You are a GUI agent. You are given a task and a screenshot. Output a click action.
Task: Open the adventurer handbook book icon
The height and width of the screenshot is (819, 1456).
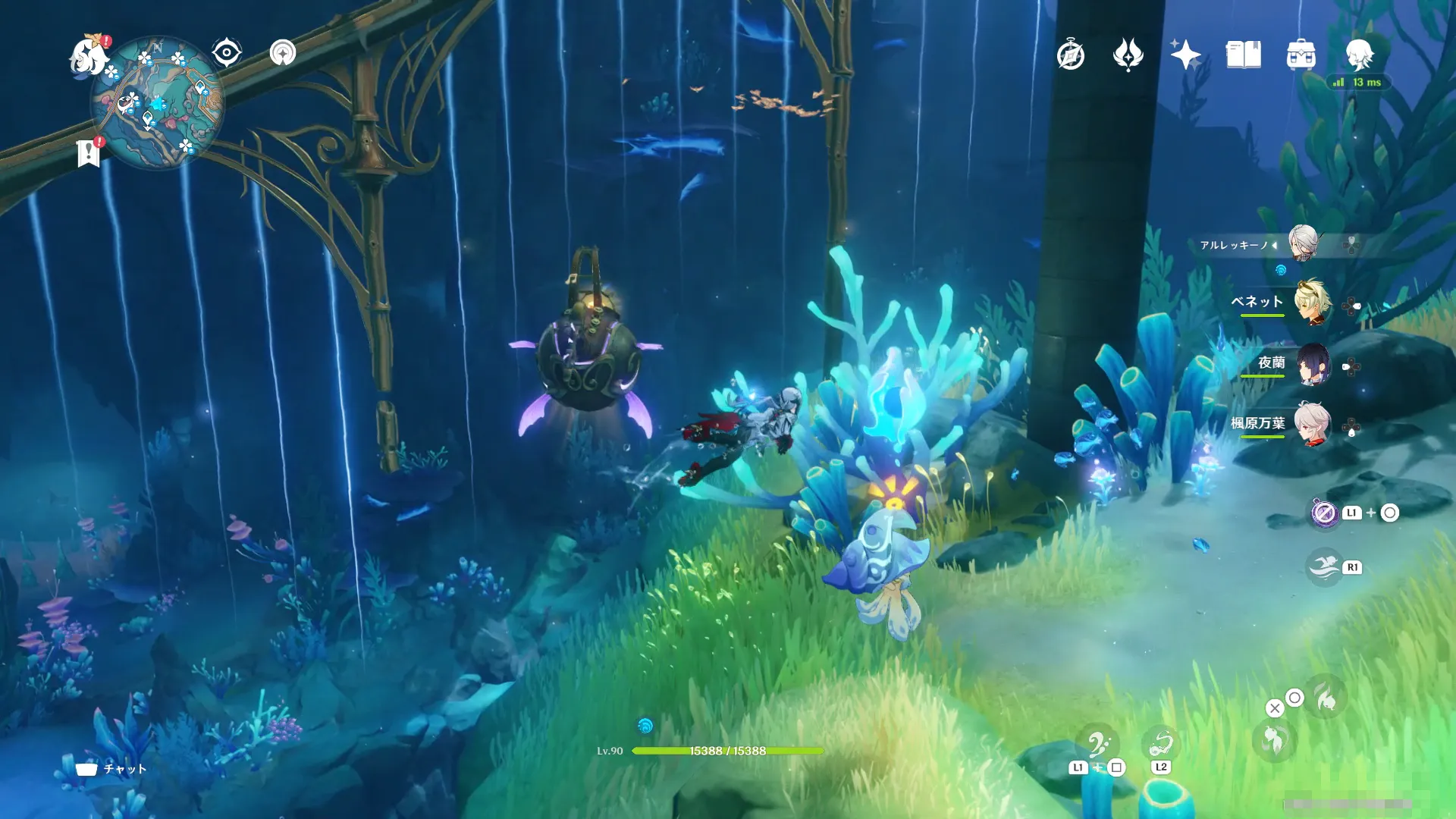1243,55
